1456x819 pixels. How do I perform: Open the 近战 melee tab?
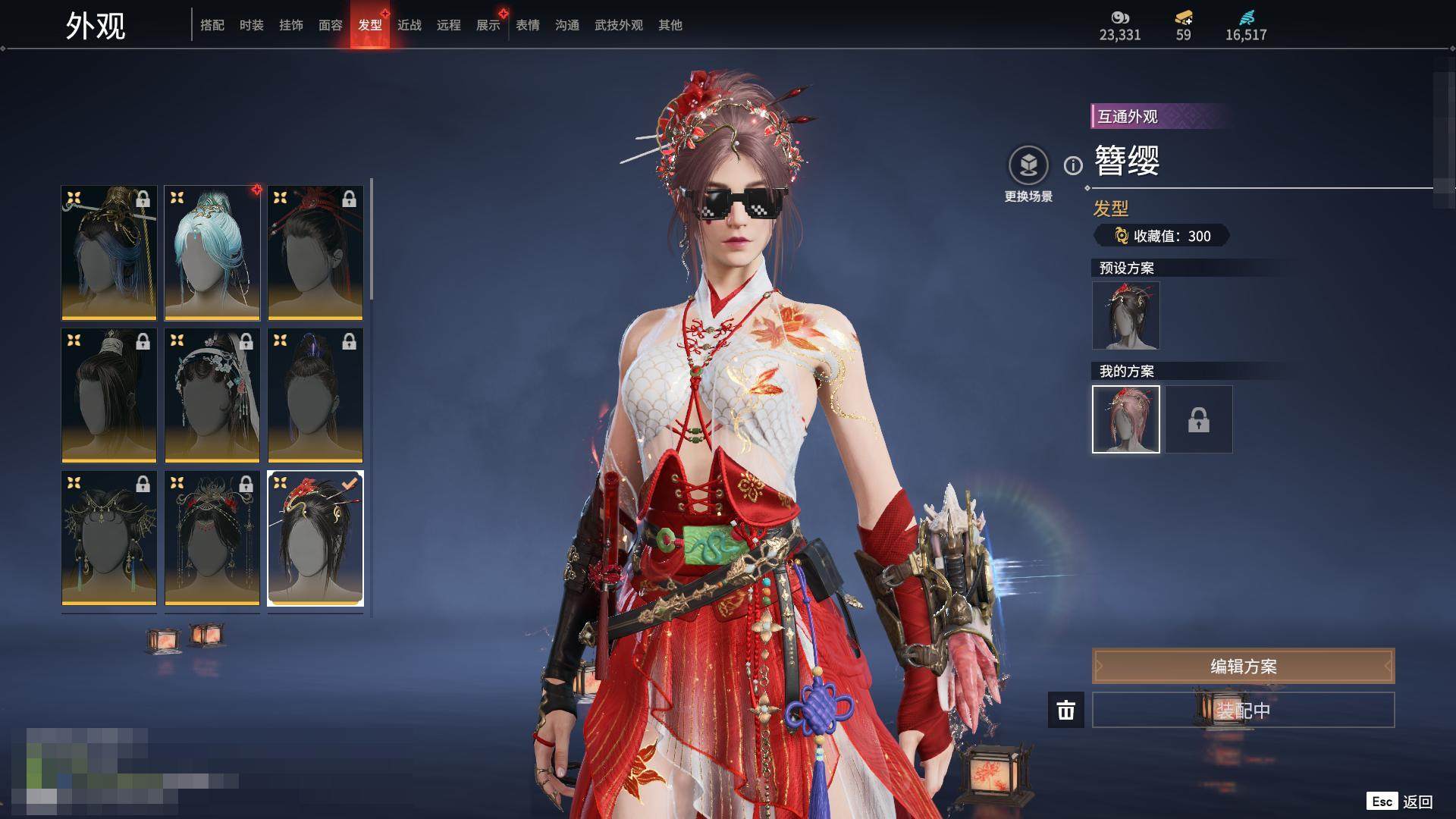click(409, 25)
